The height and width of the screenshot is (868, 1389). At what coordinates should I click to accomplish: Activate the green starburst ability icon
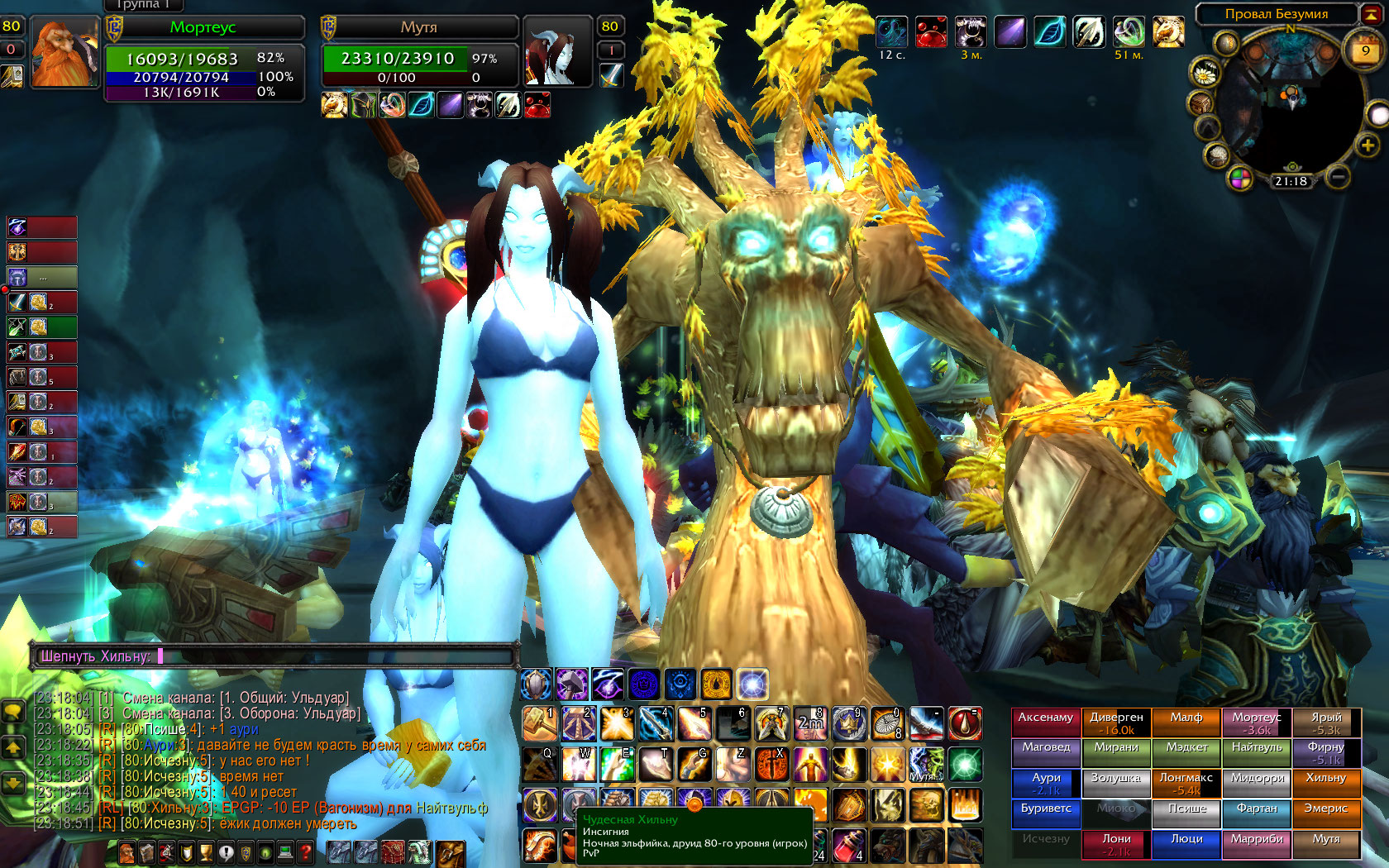(964, 764)
